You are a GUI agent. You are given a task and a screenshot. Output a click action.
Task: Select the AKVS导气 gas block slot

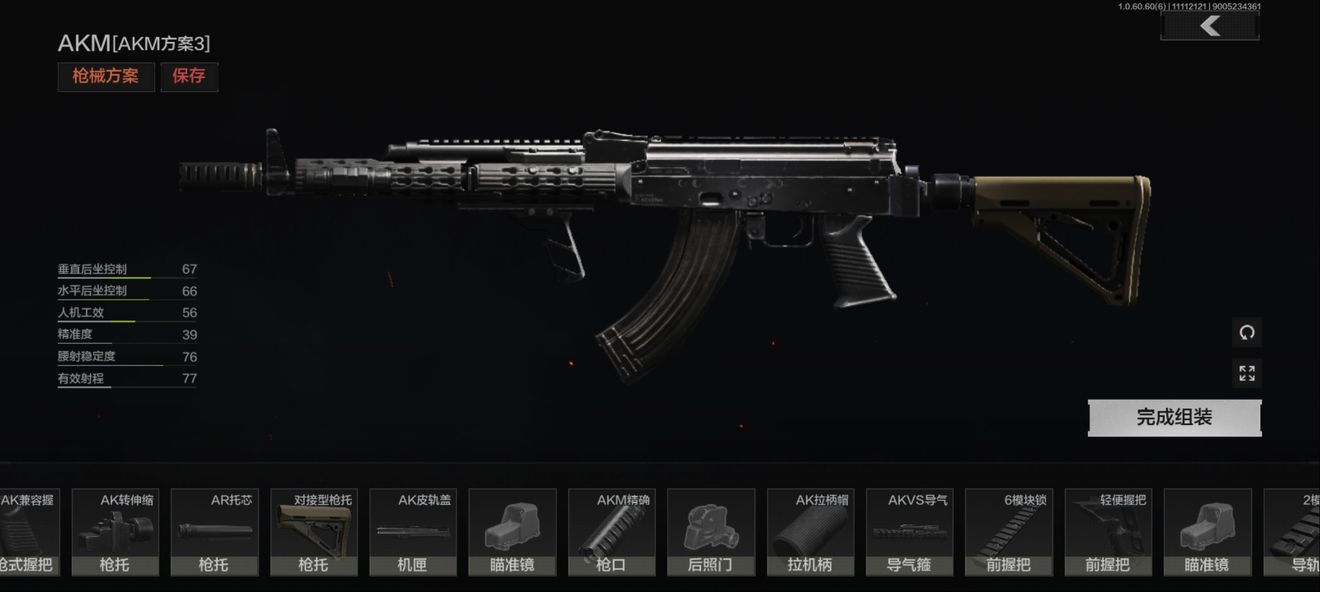tap(909, 532)
